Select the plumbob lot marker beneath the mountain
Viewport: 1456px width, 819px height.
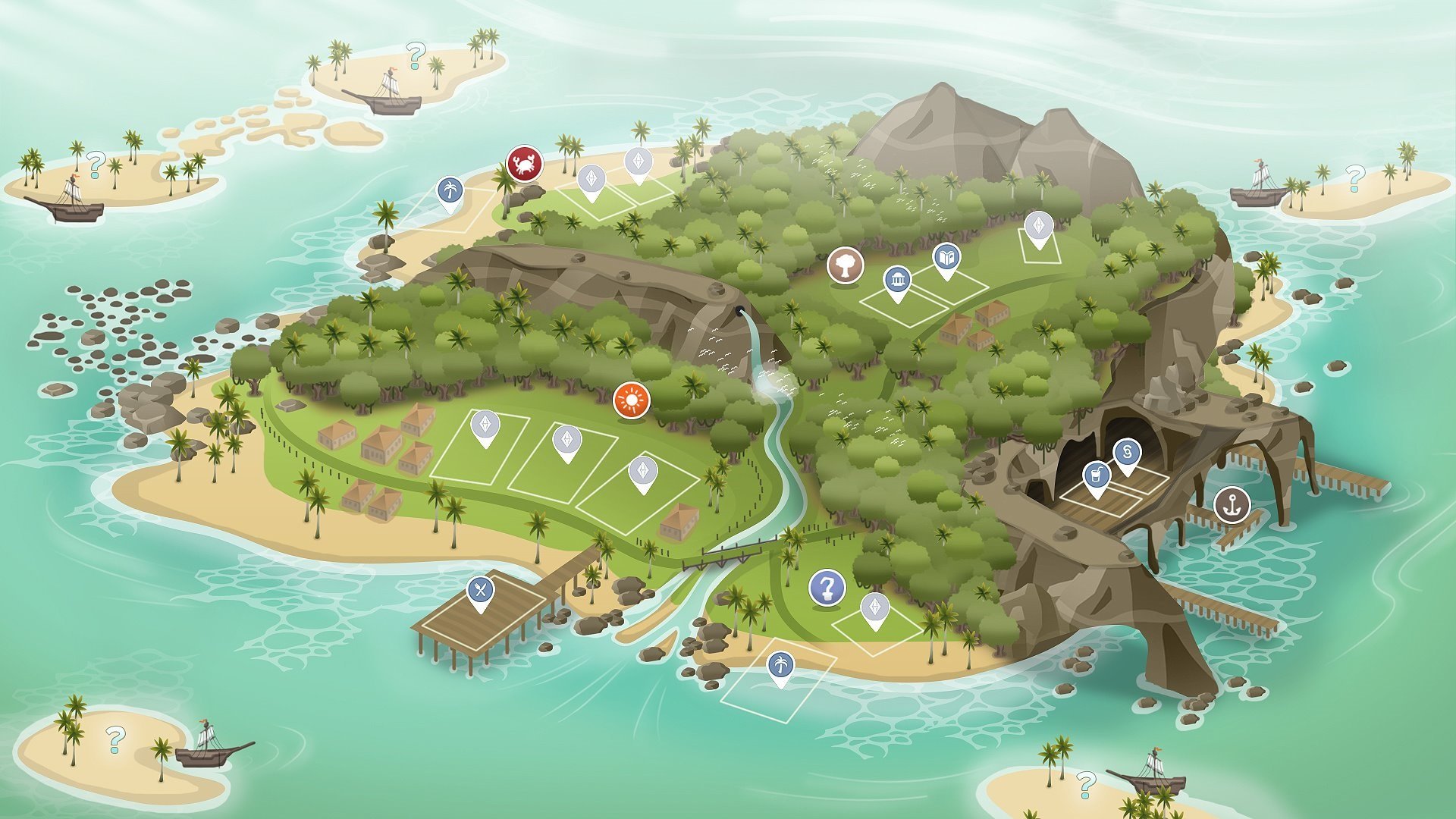pos(1038,225)
